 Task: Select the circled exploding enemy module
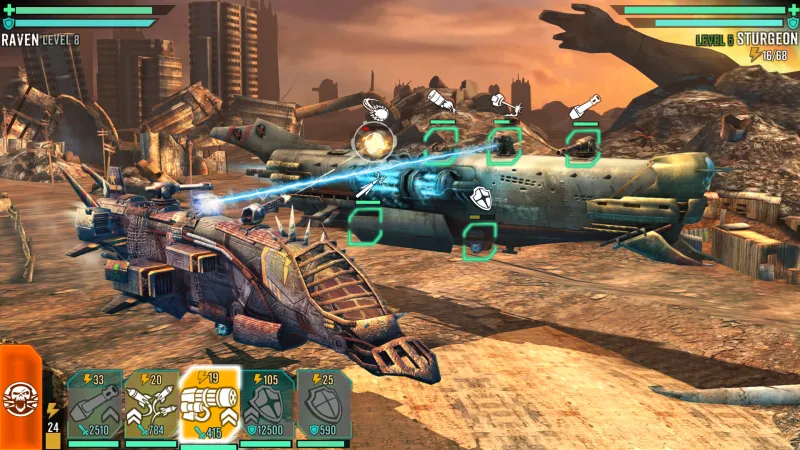[375, 142]
